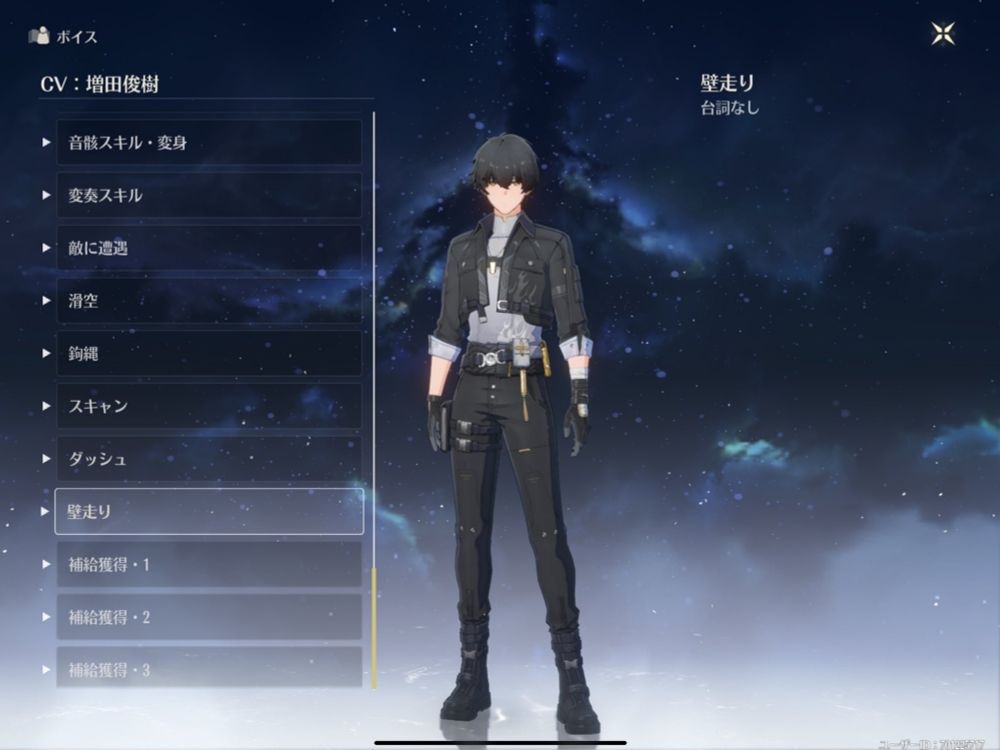Play the 補給獲得・1 voice line
The width and height of the screenshot is (1000, 750).
pyautogui.click(x=208, y=565)
